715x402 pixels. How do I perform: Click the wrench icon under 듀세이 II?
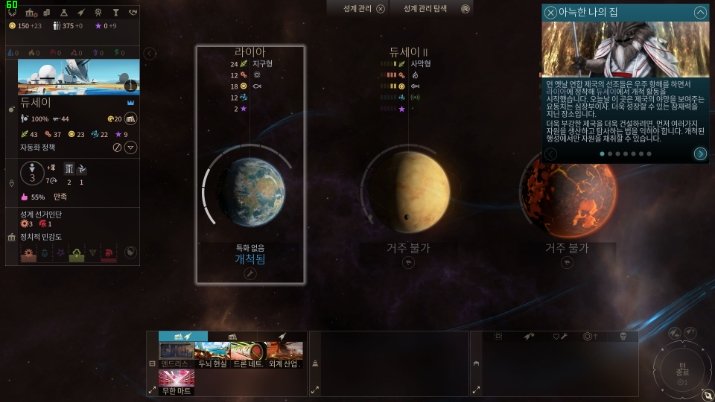408,262
